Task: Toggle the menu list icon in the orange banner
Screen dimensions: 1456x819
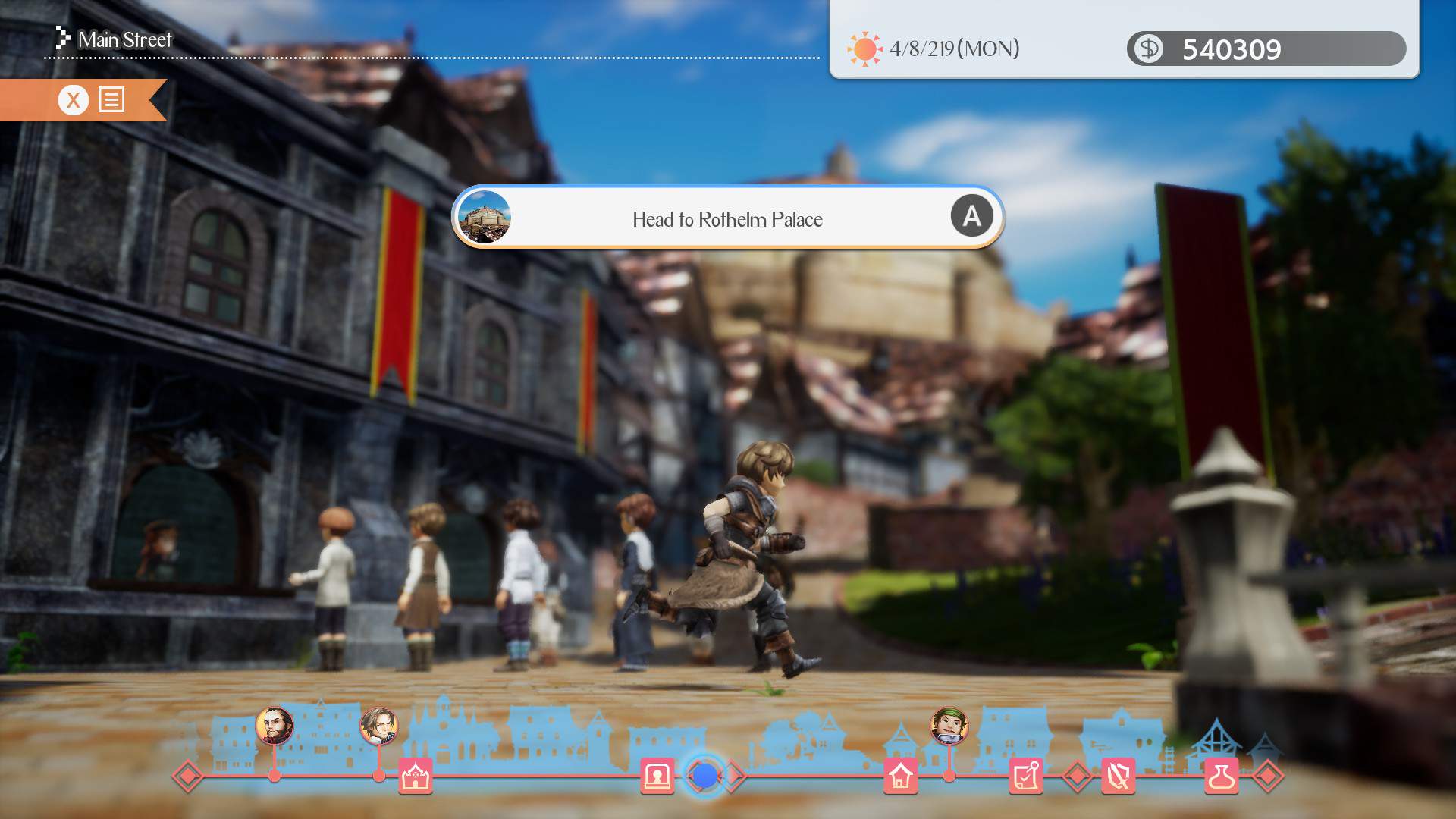Action: [111, 99]
